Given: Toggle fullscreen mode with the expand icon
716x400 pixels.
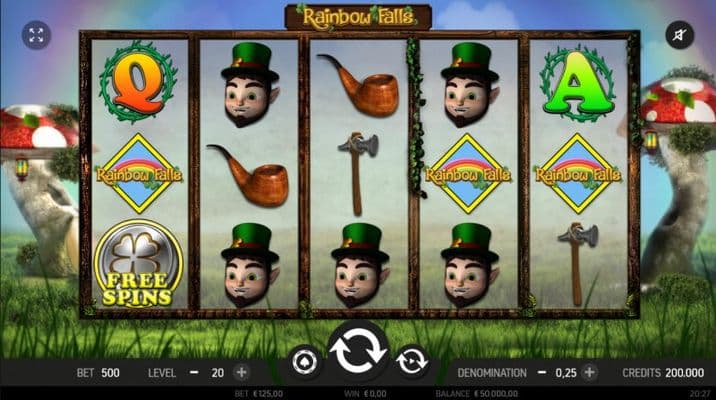Looking at the screenshot, I should [37, 36].
